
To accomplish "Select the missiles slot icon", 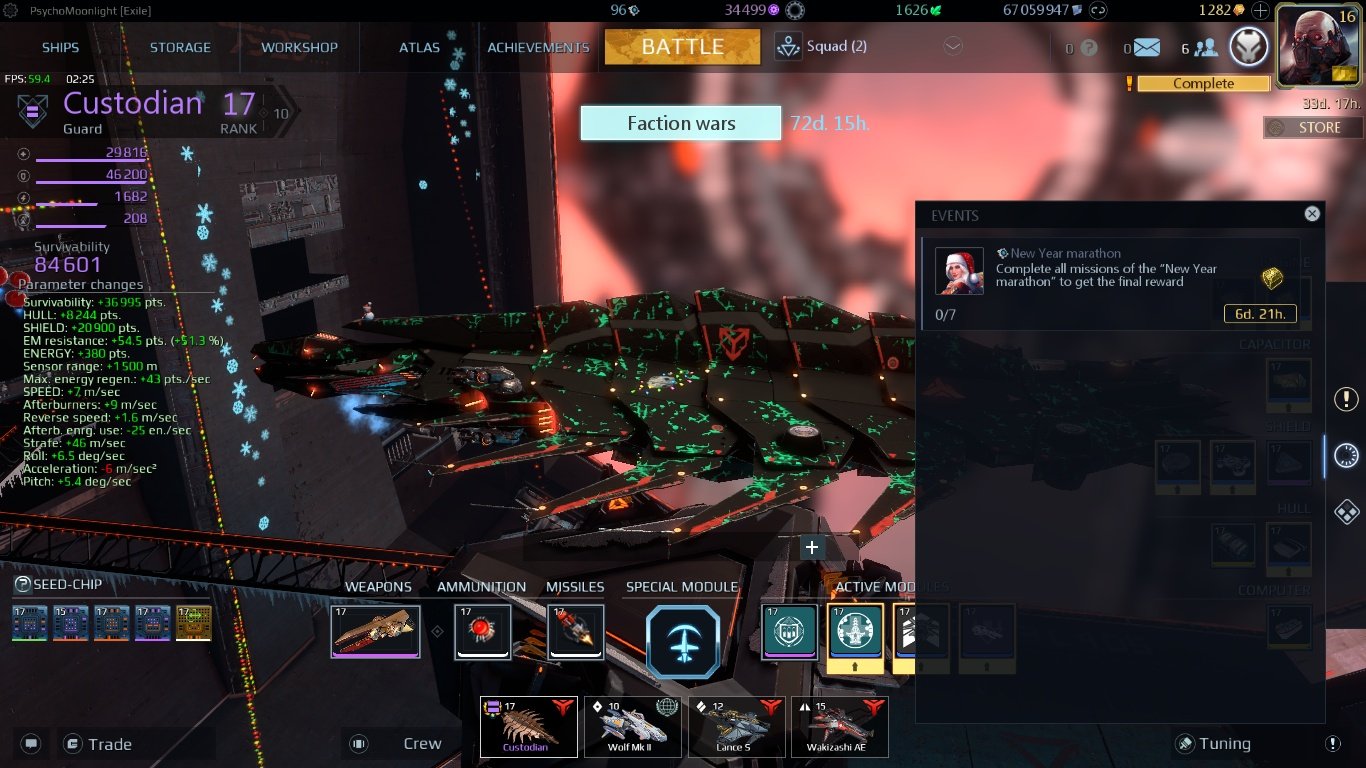I will coord(575,632).
